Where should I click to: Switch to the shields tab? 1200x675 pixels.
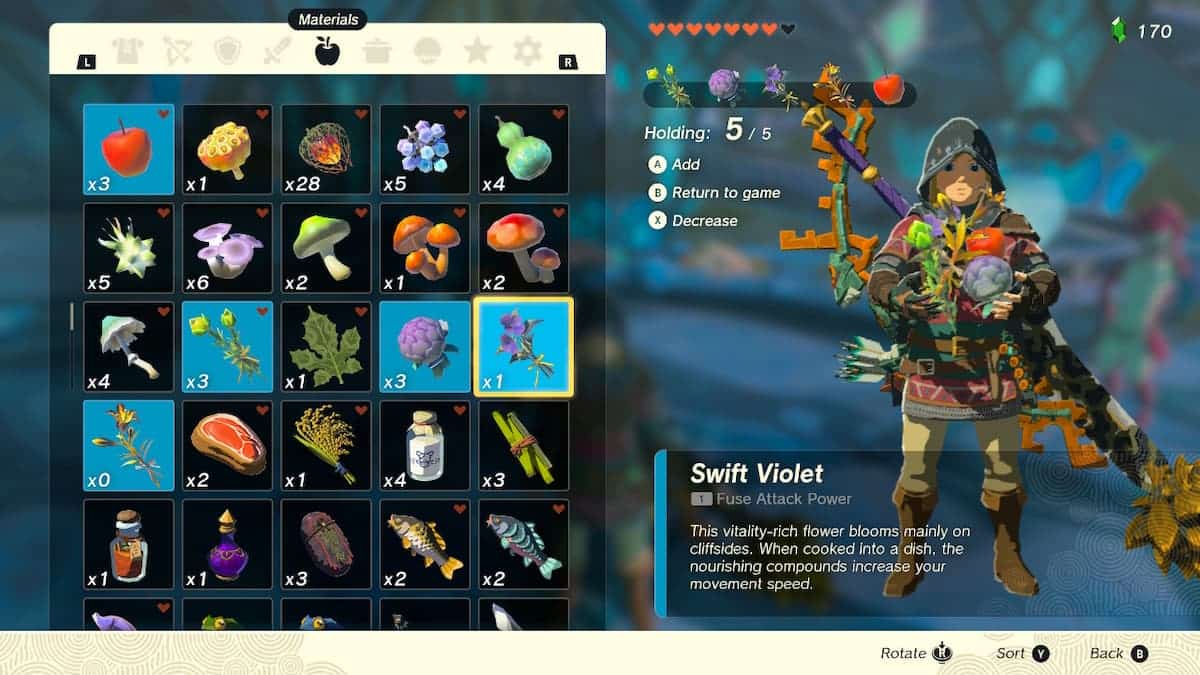(x=228, y=51)
